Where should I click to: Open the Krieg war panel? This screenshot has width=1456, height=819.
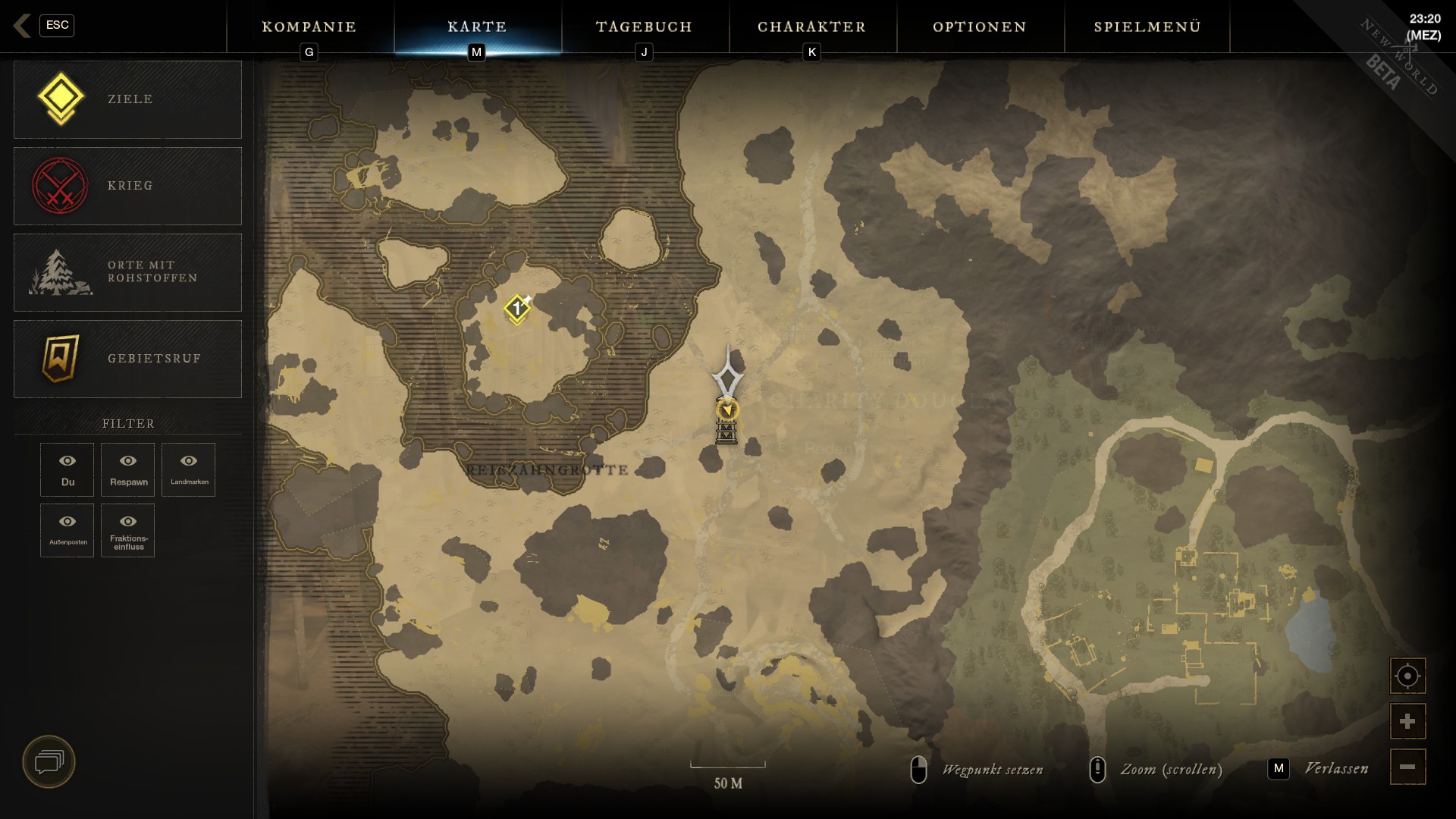pos(127,186)
